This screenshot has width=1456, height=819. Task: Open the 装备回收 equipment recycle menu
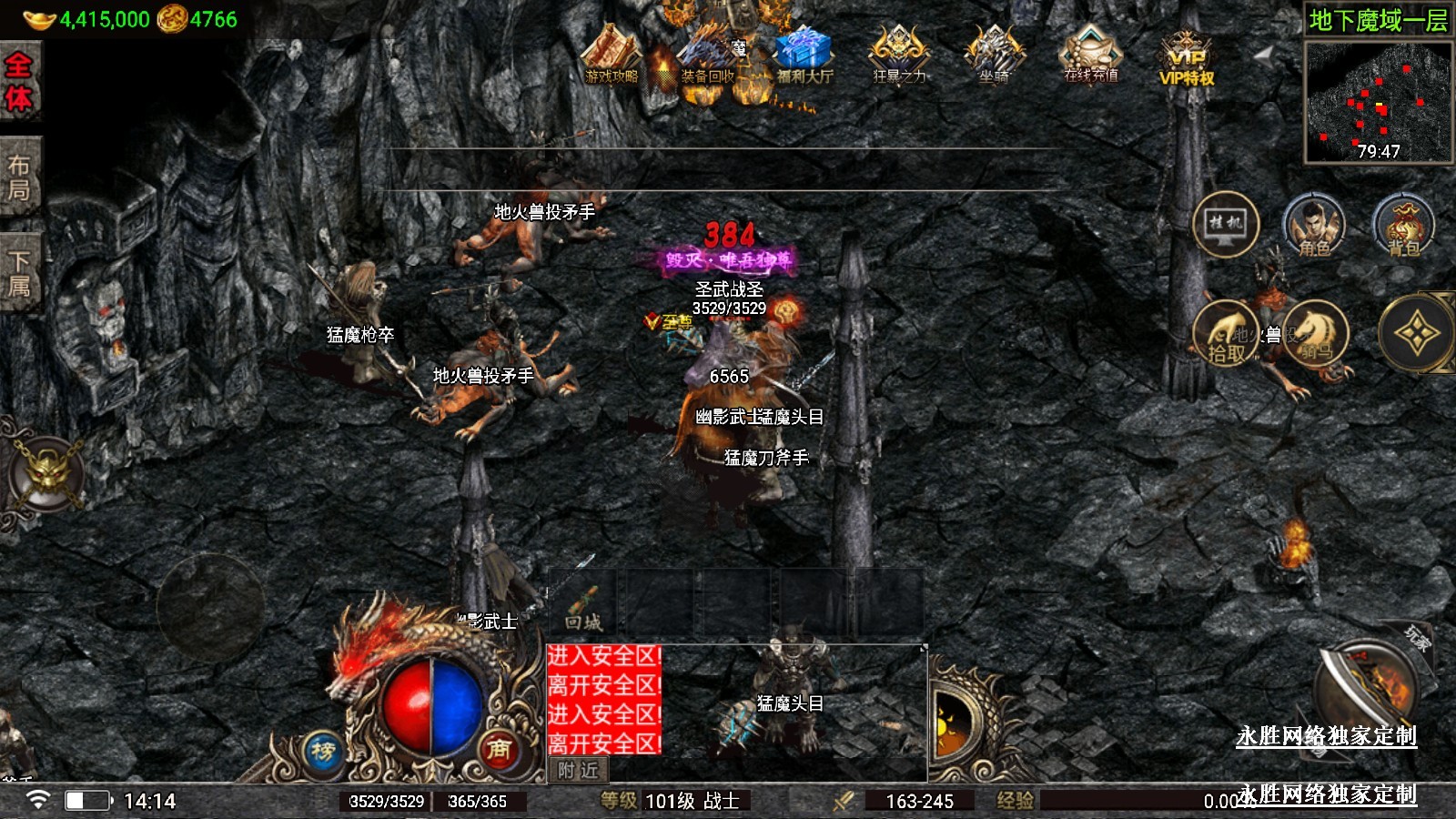click(x=708, y=56)
